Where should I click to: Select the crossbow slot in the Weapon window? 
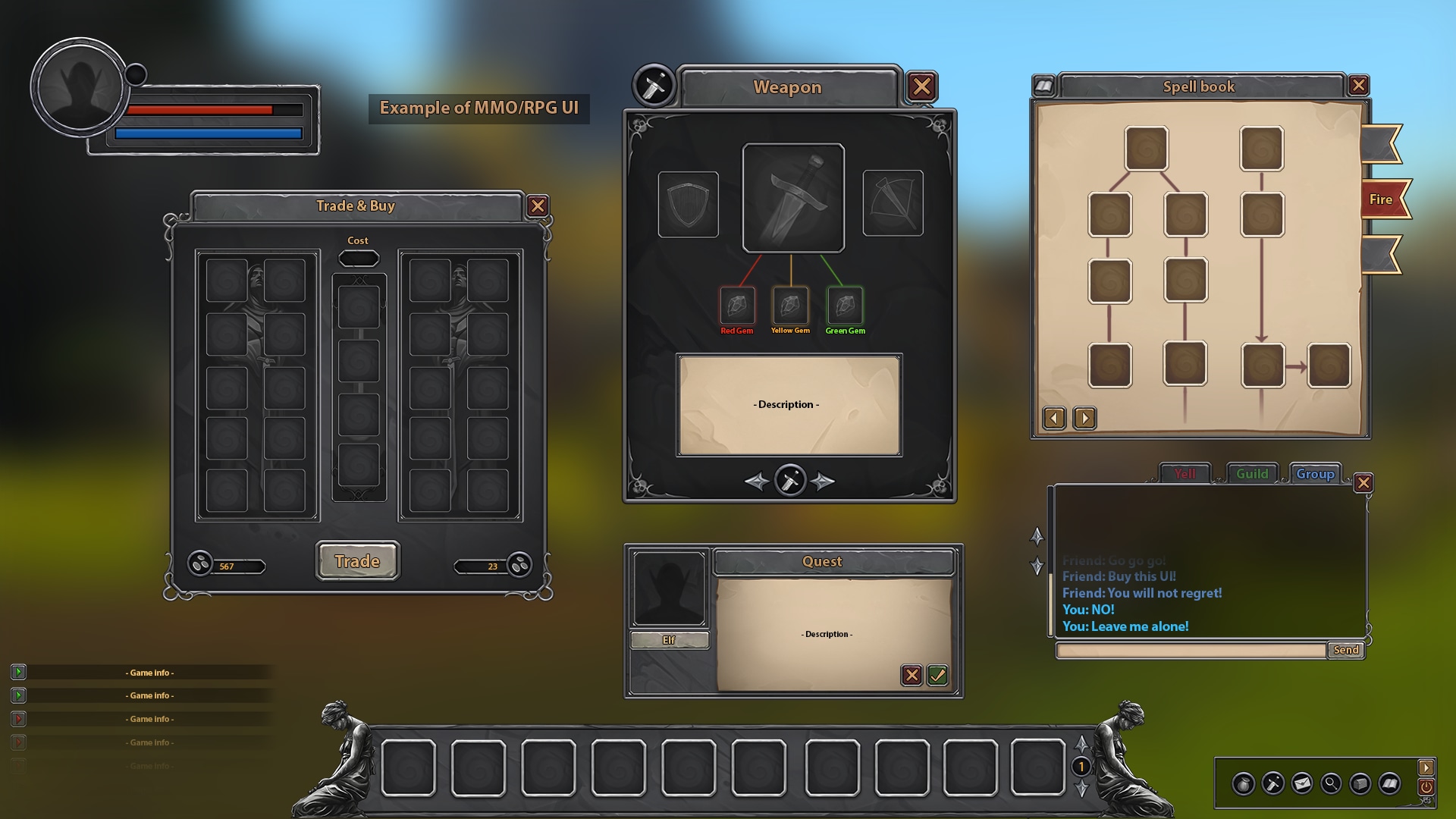pyautogui.click(x=893, y=202)
